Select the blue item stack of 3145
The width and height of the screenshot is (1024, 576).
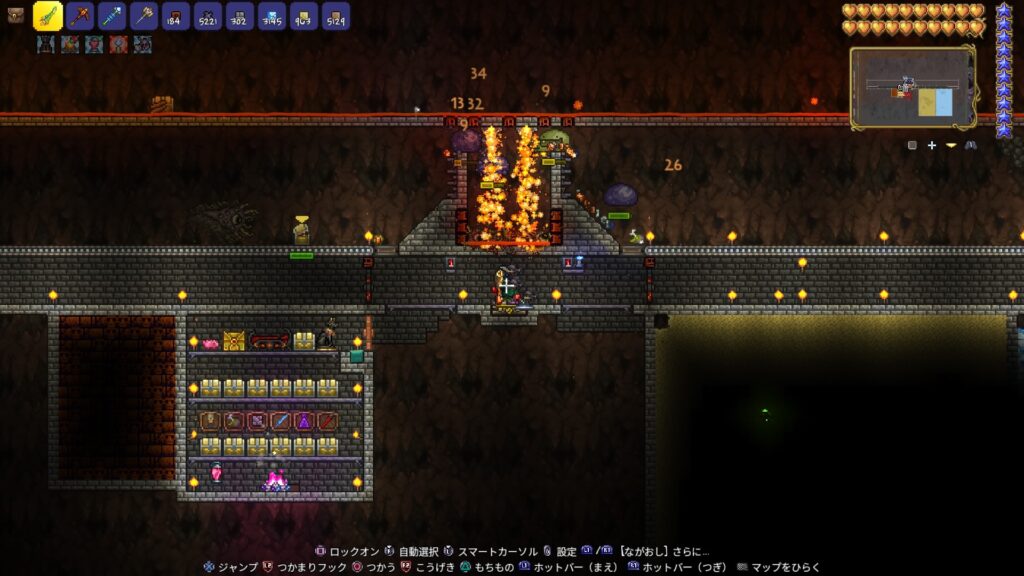tap(272, 16)
